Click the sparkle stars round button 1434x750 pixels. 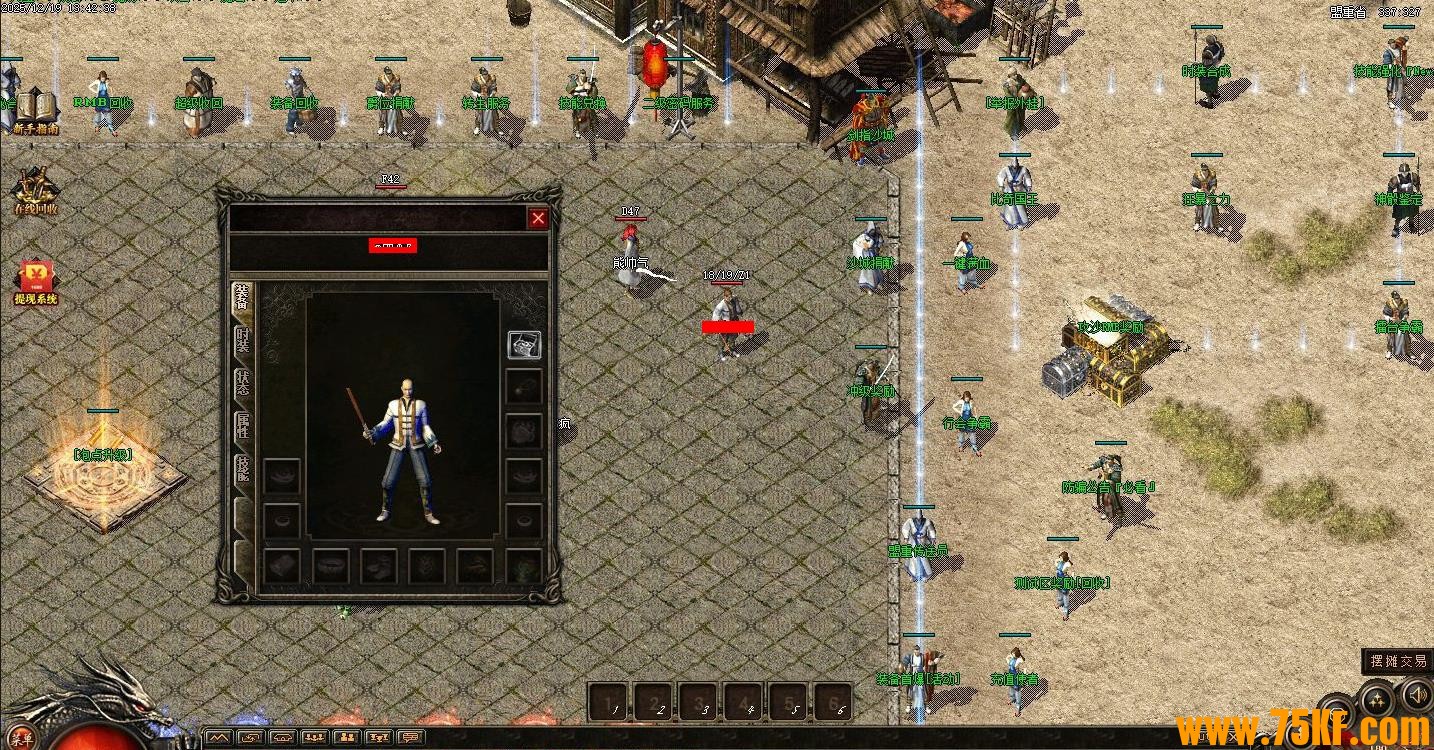(1378, 698)
